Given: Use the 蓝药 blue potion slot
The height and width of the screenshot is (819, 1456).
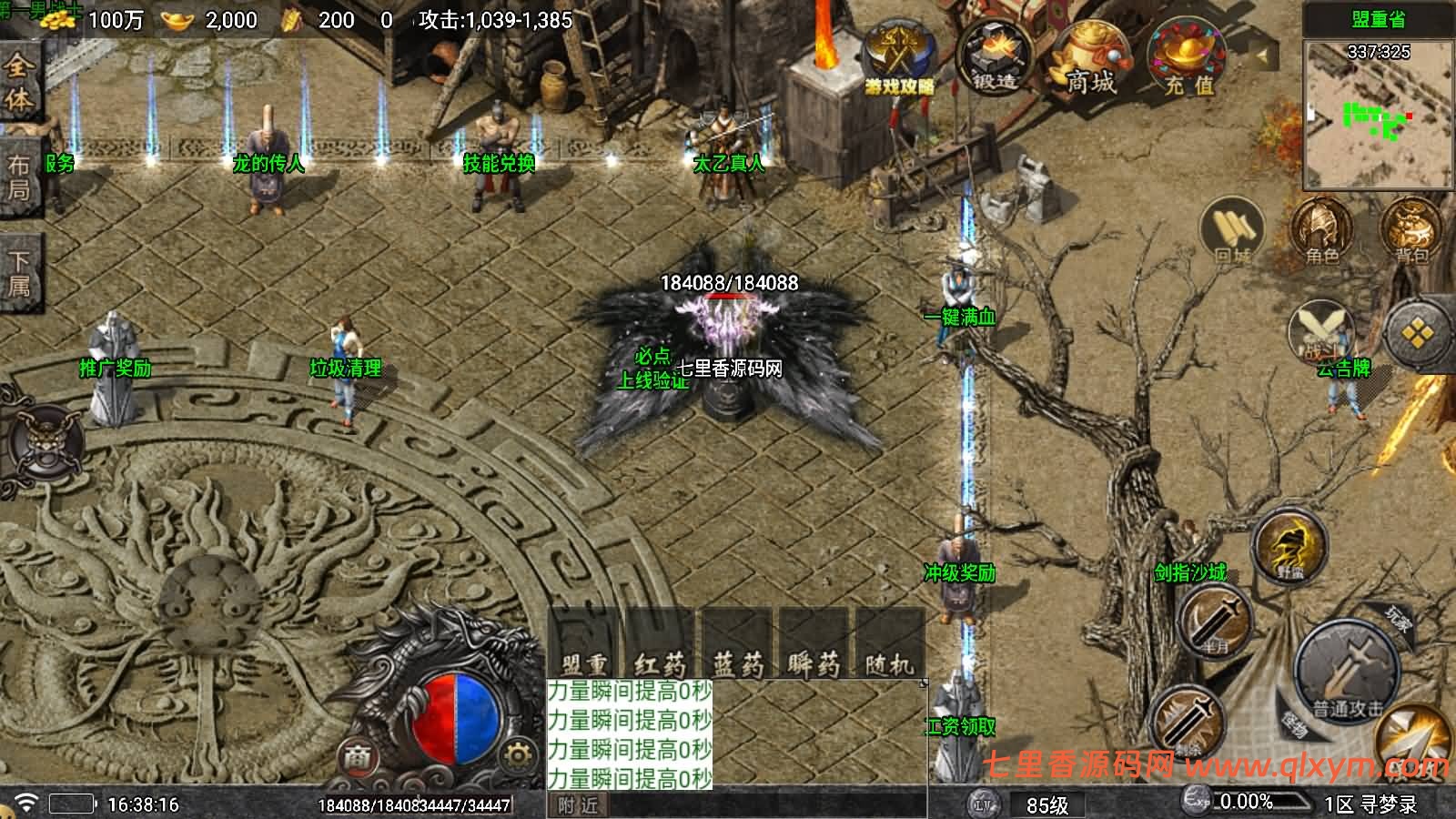Looking at the screenshot, I should [736, 644].
